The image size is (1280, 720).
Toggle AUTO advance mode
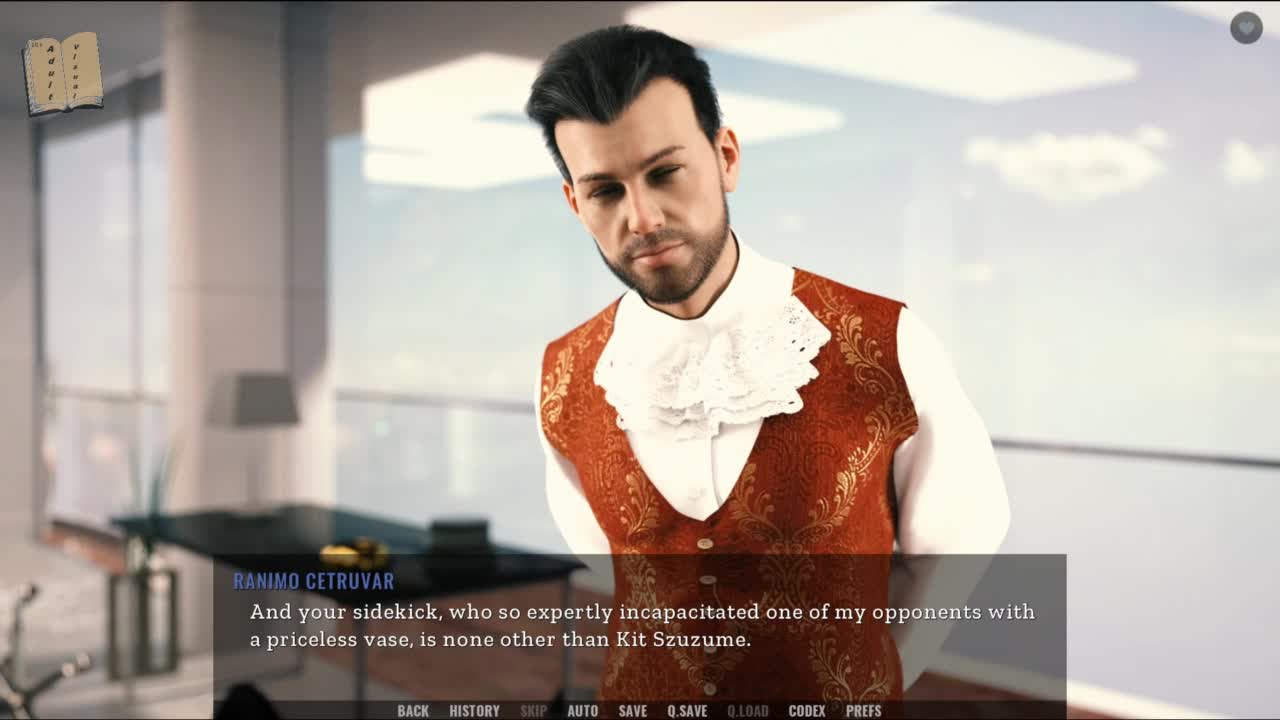[582, 711]
